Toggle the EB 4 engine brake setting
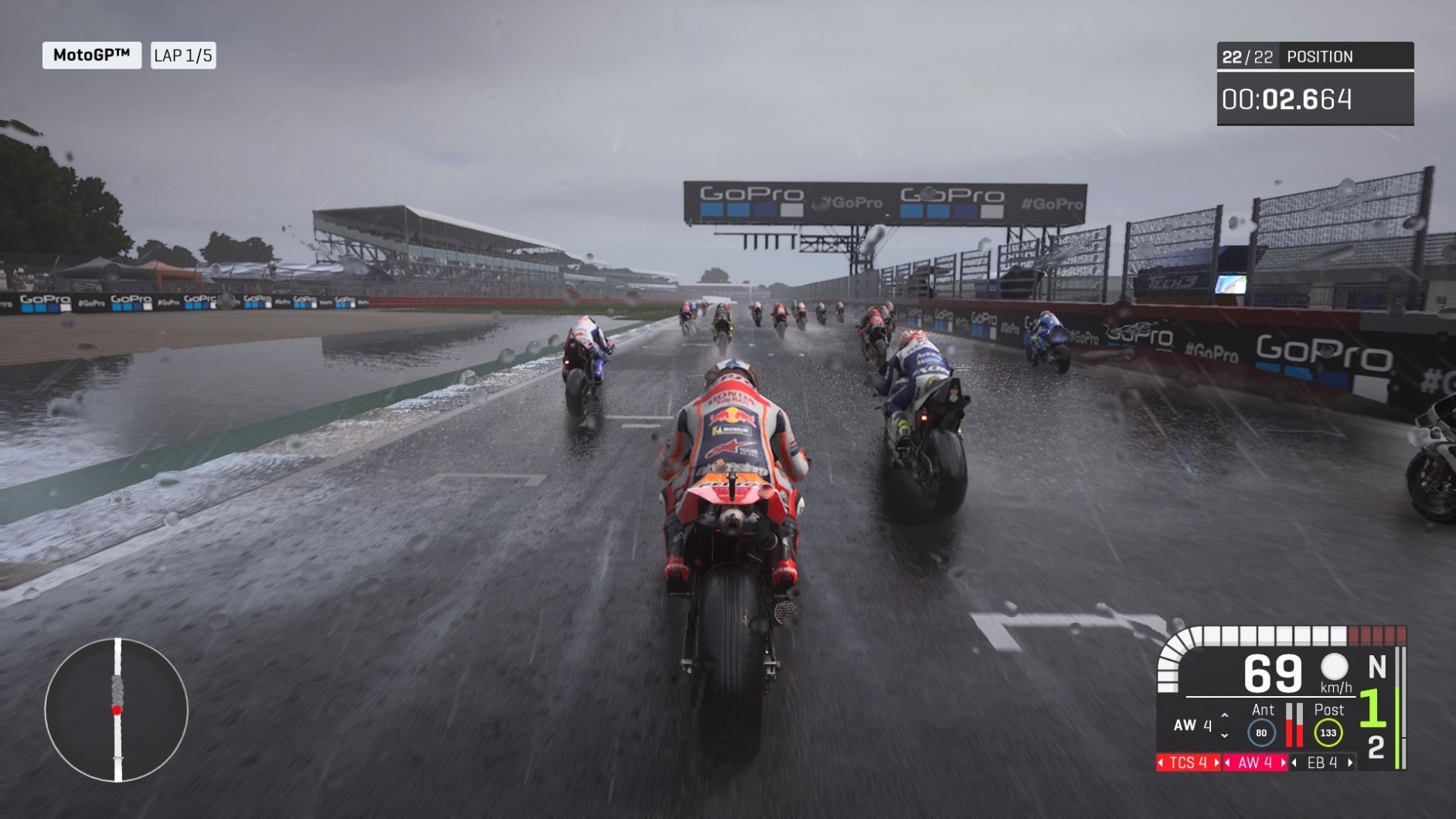The image size is (1456, 819). (x=1322, y=762)
